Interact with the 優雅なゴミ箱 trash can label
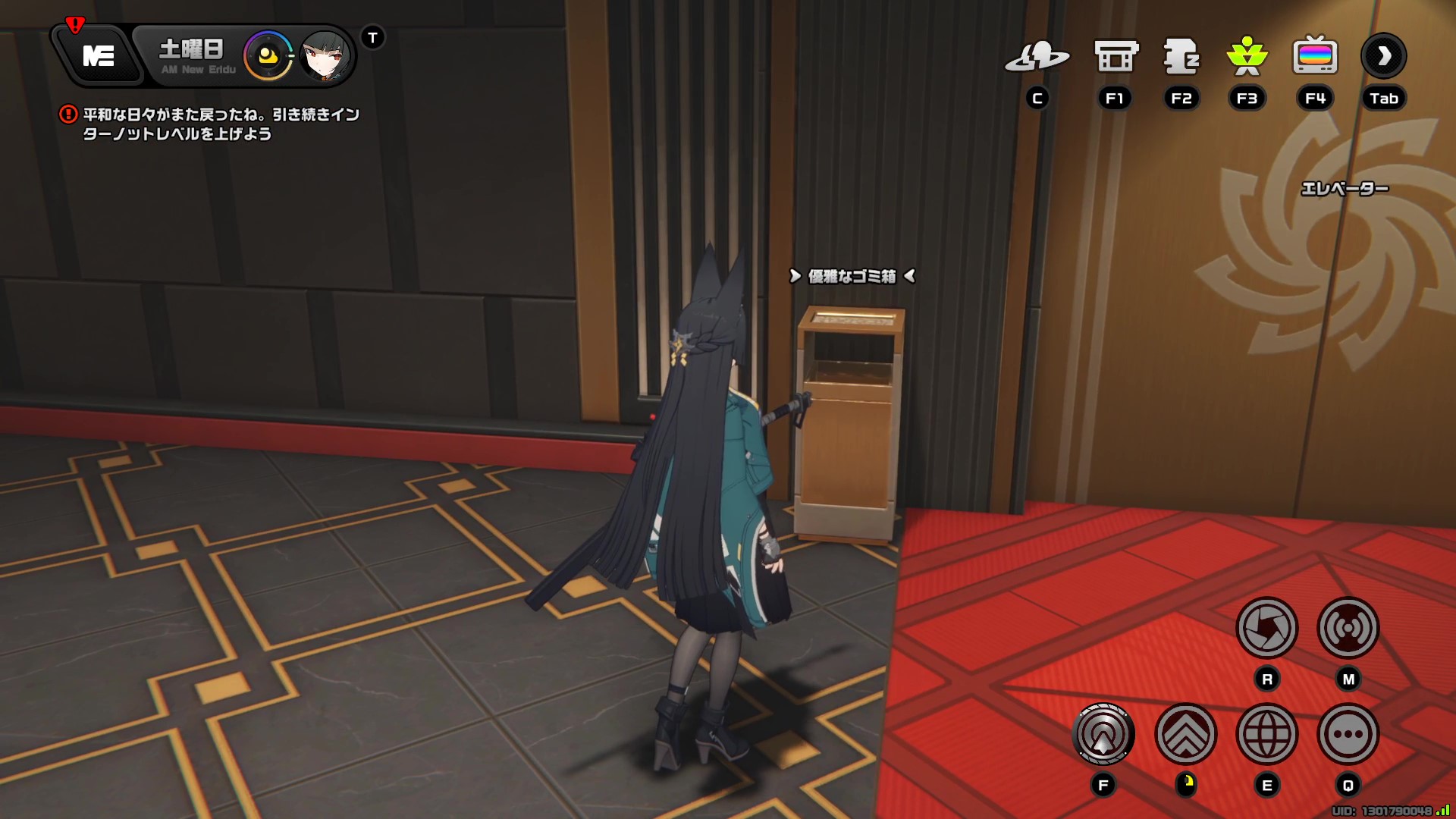The image size is (1456, 819). pos(851,278)
